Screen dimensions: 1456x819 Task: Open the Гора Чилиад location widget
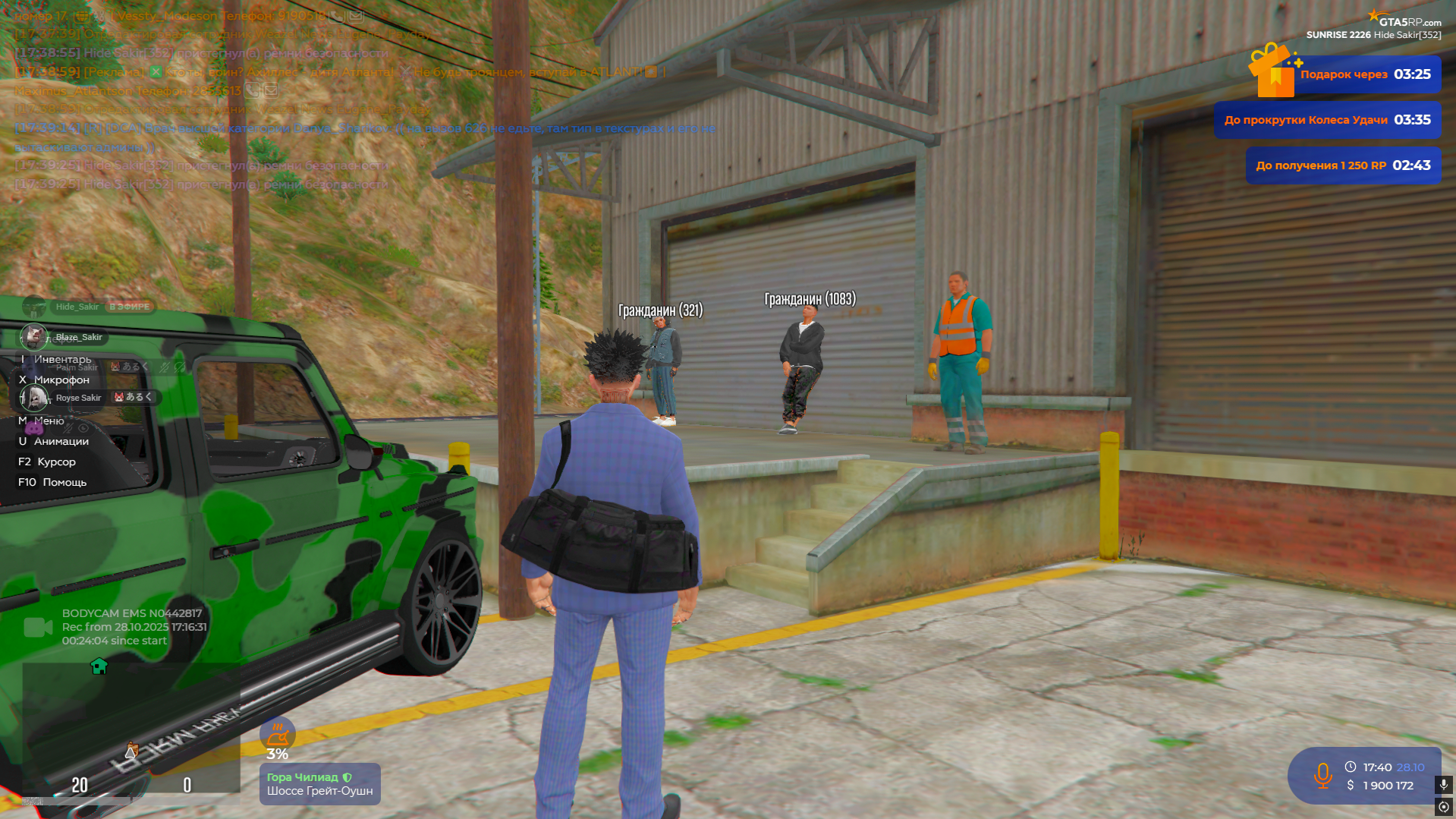(x=319, y=784)
